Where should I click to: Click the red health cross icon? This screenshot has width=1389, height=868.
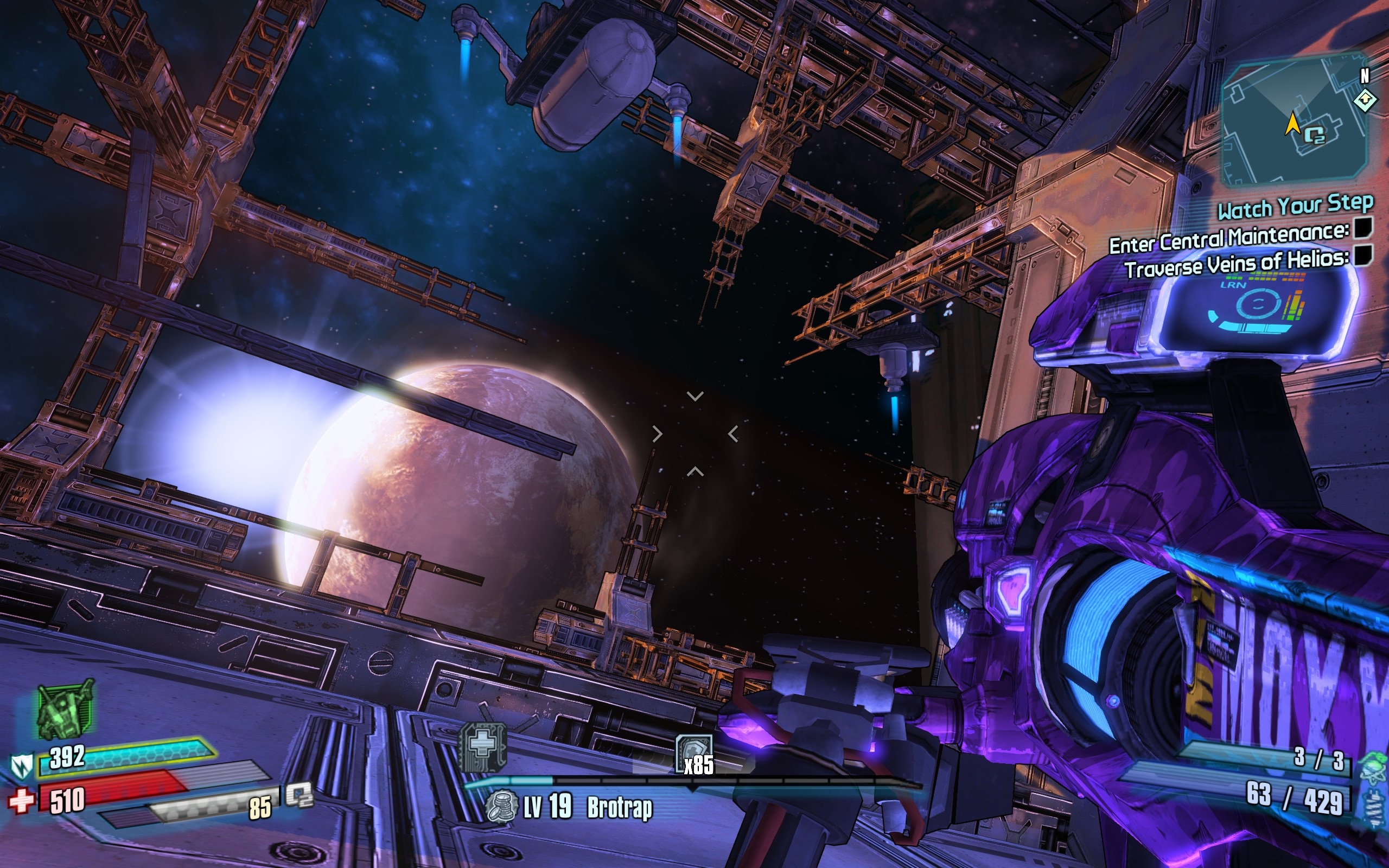[x=21, y=800]
